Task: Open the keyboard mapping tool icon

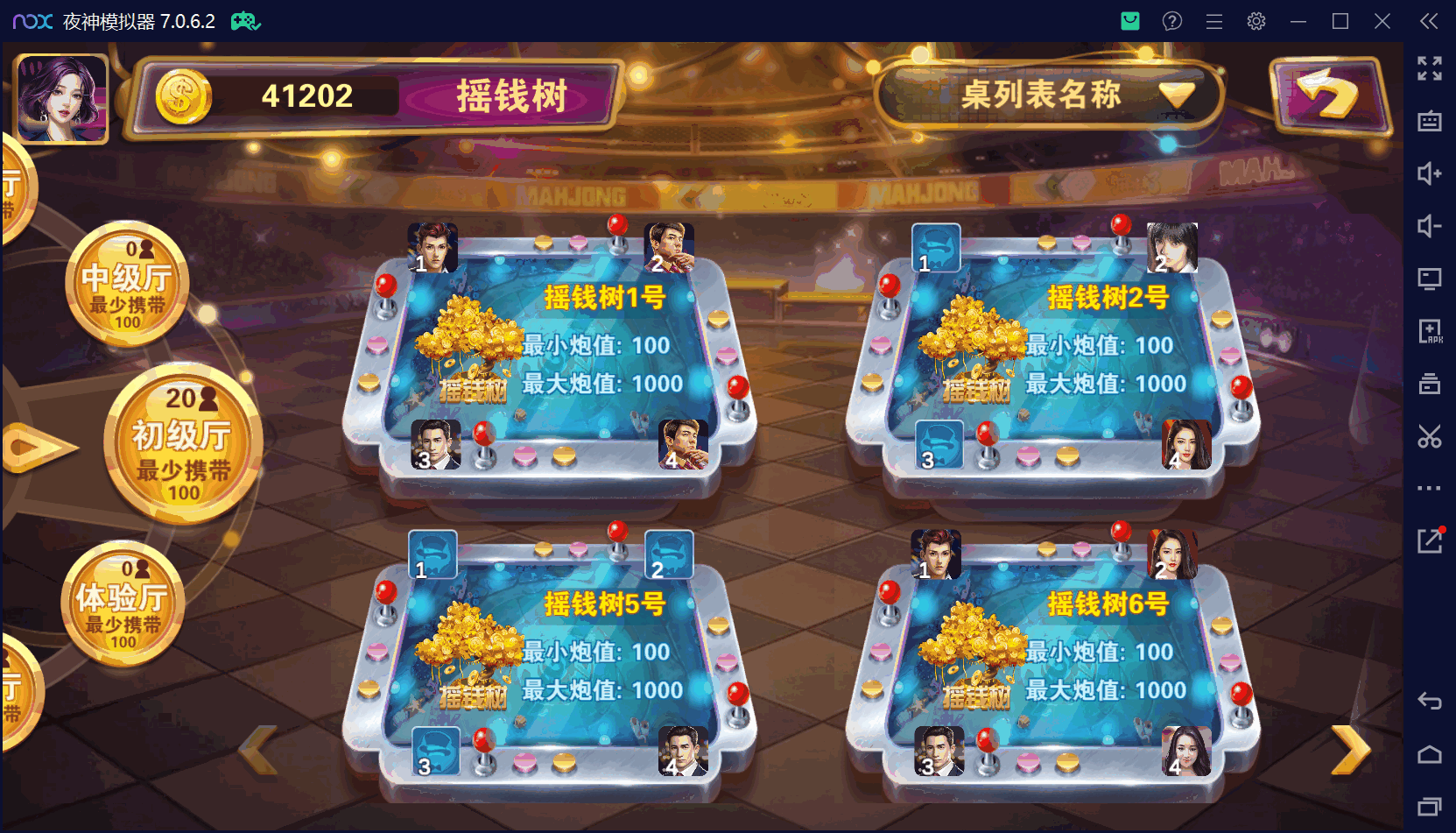Action: [x=1430, y=123]
